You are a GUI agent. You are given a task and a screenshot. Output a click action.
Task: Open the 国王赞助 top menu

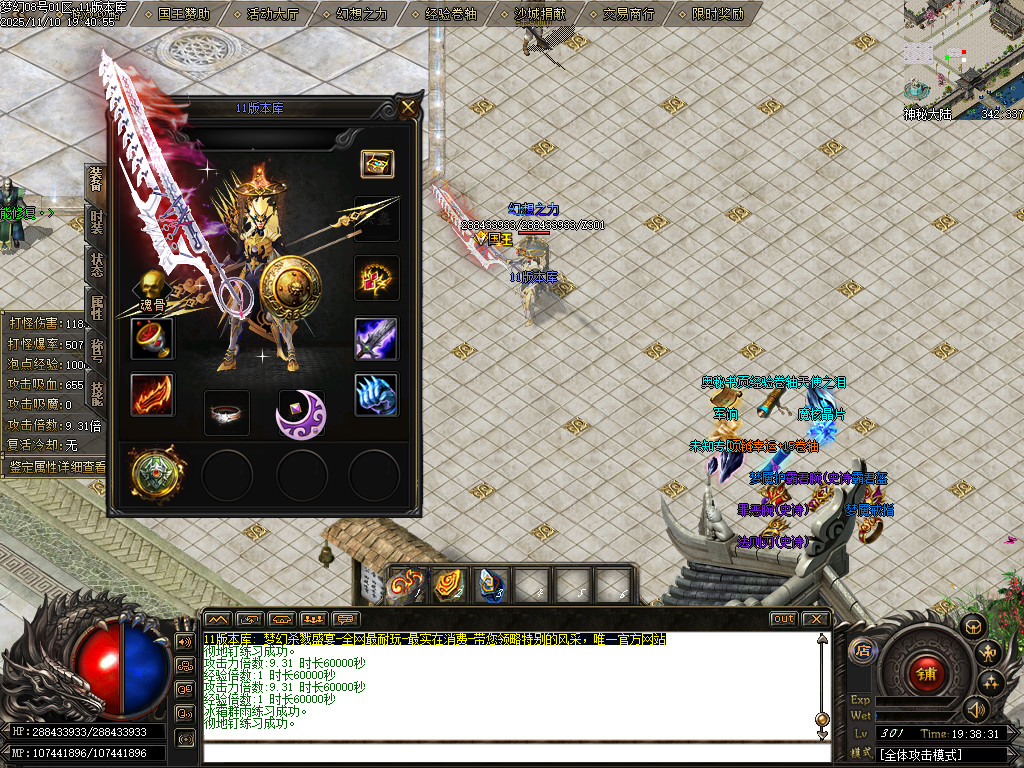pos(184,14)
